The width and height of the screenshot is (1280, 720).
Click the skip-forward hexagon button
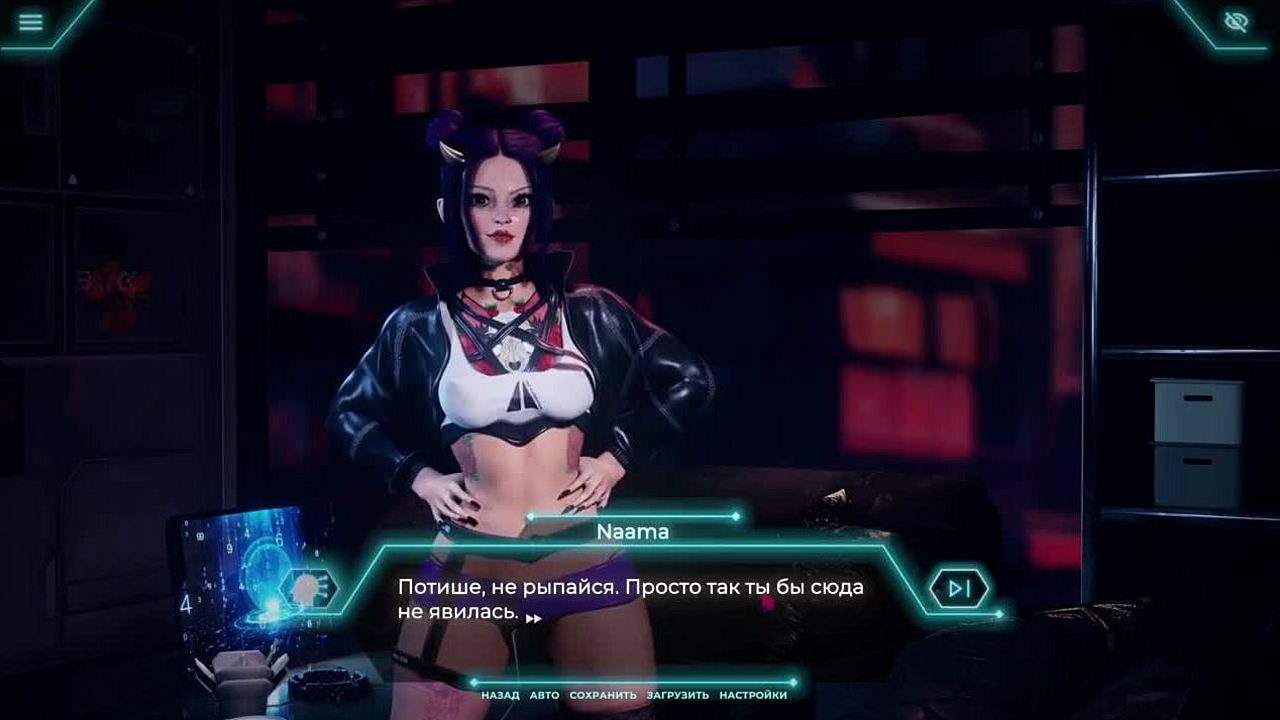(959, 588)
